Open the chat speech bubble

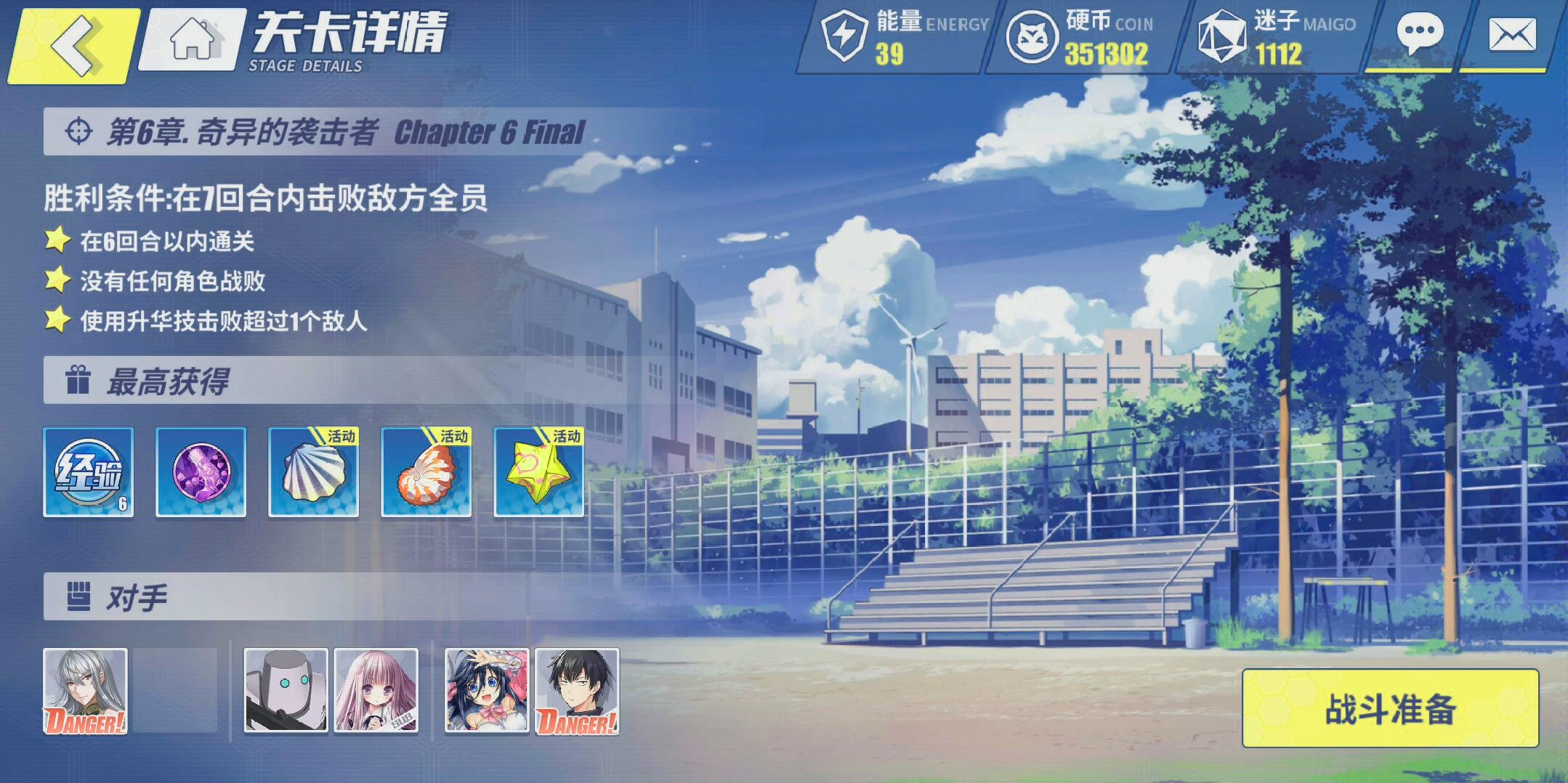1419,35
